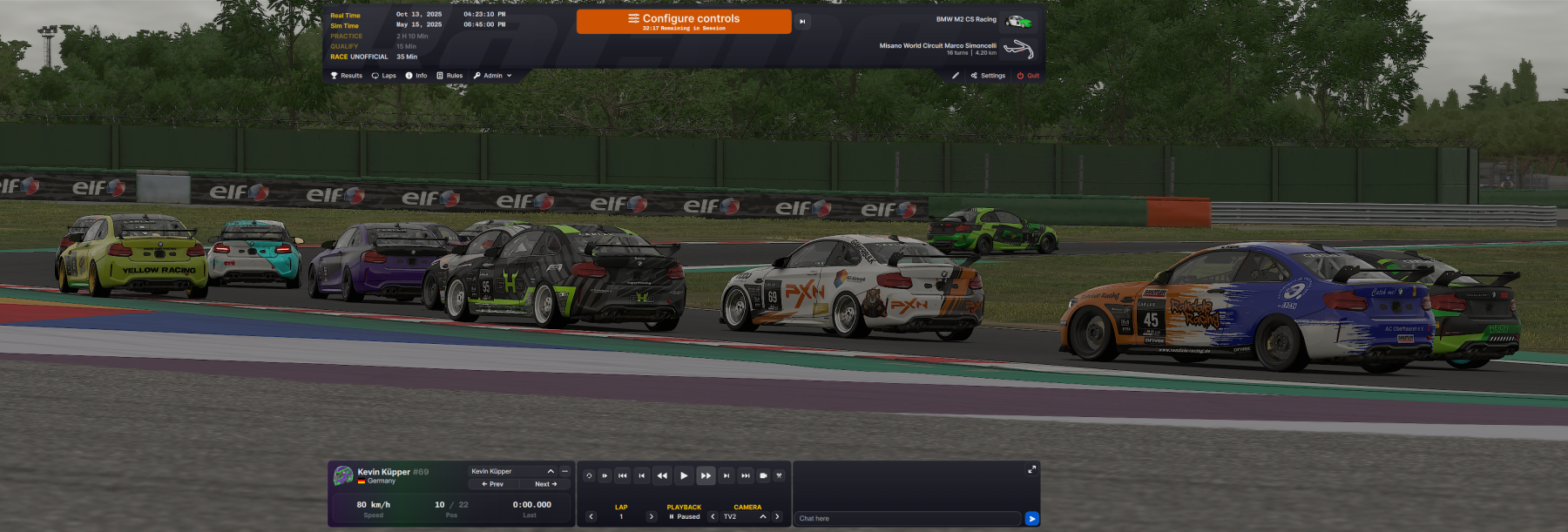Start replay with the play button
This screenshot has height=532, width=1568.
pyautogui.click(x=684, y=475)
